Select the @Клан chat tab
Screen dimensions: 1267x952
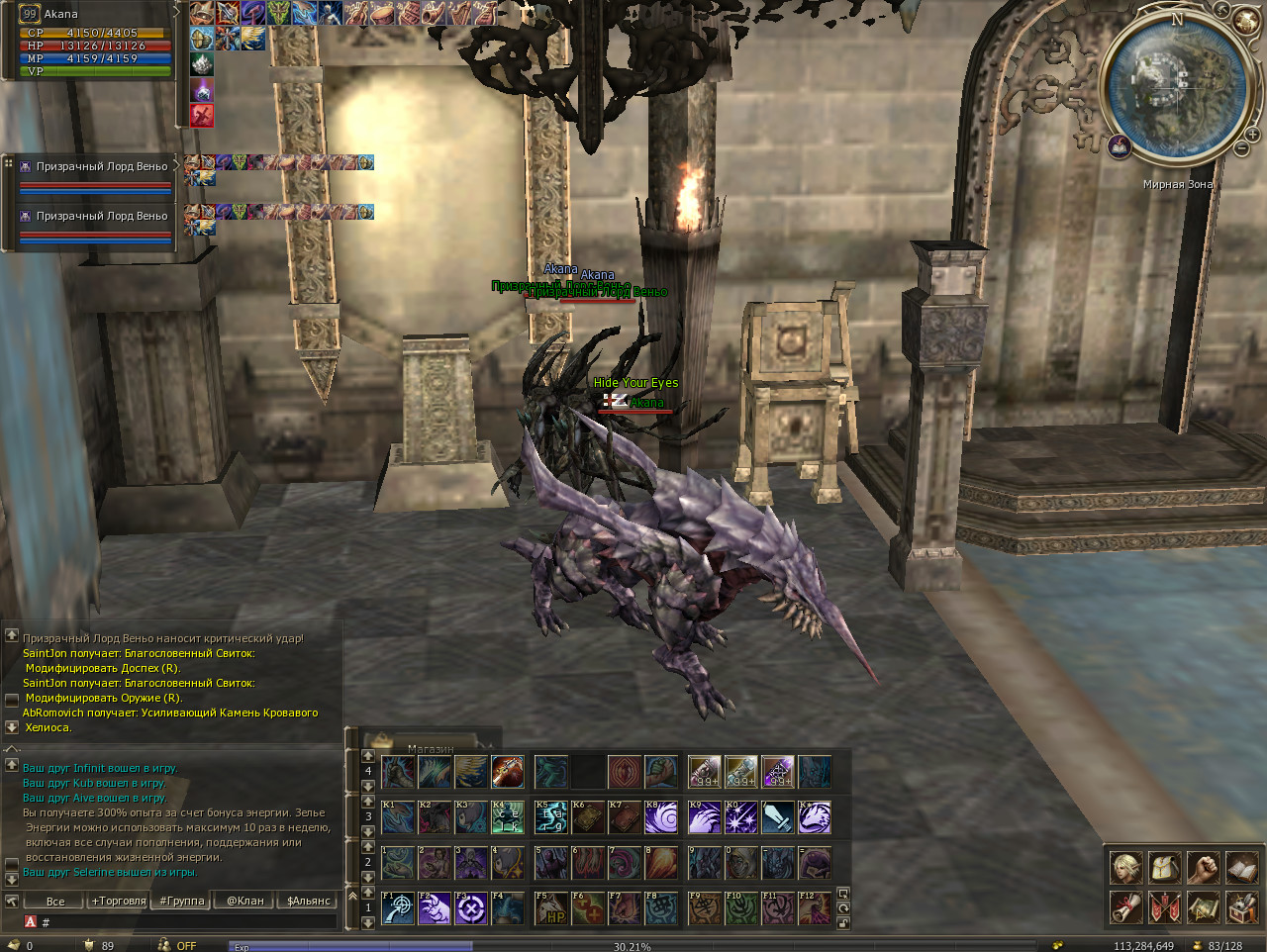click(x=245, y=901)
